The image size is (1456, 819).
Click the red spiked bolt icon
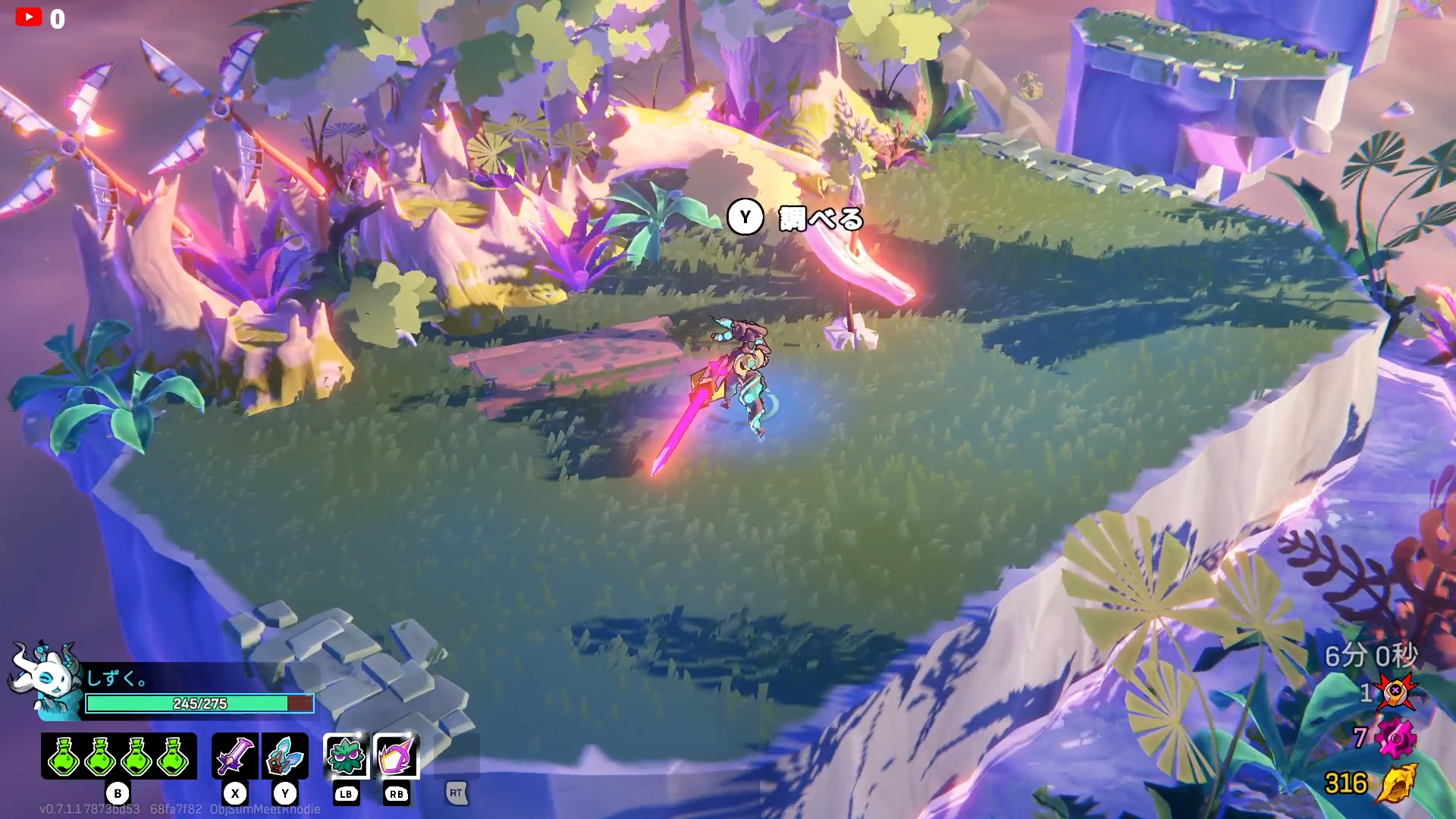coord(1396,691)
